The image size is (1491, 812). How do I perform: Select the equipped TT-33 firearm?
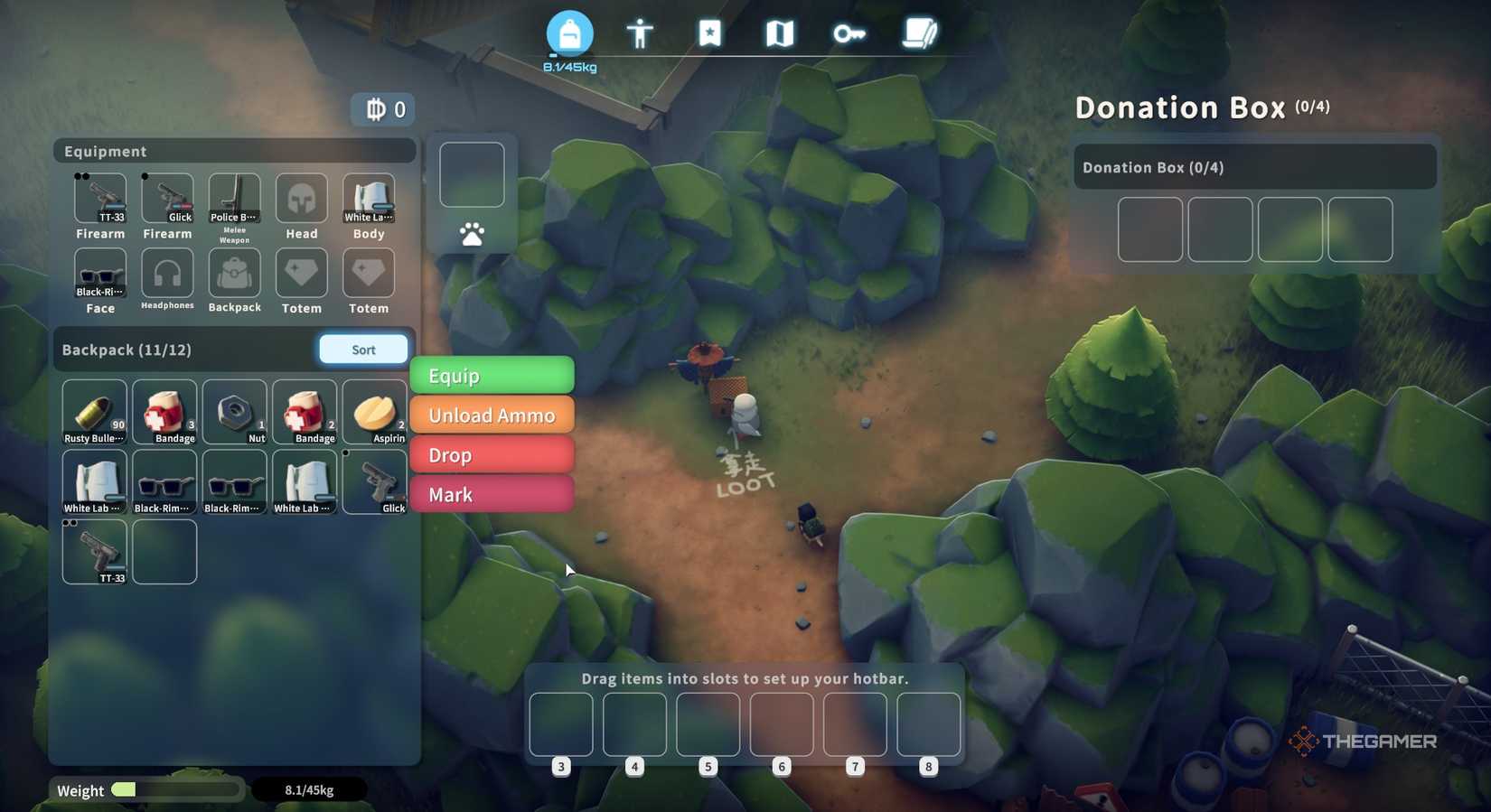[x=99, y=199]
